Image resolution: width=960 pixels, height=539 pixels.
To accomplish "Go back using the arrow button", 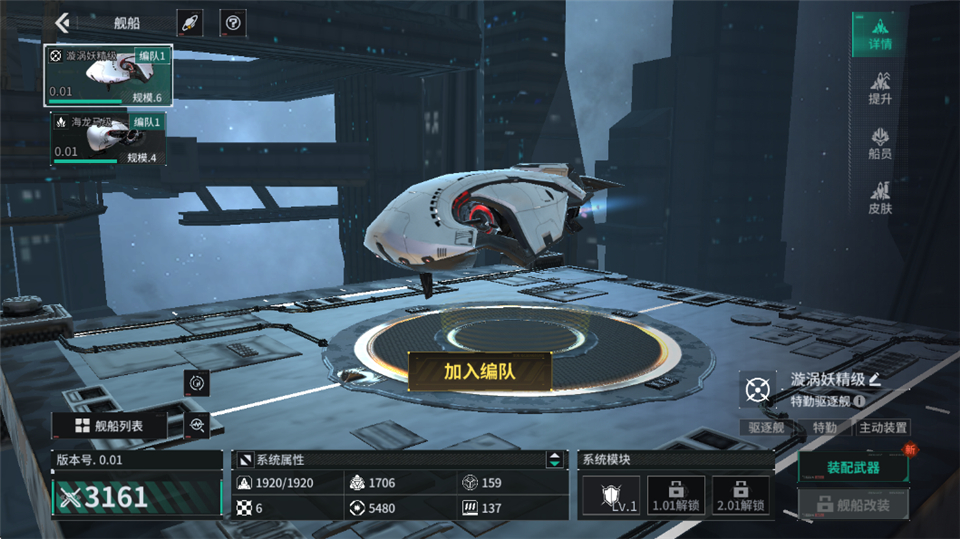I will click(x=63, y=22).
